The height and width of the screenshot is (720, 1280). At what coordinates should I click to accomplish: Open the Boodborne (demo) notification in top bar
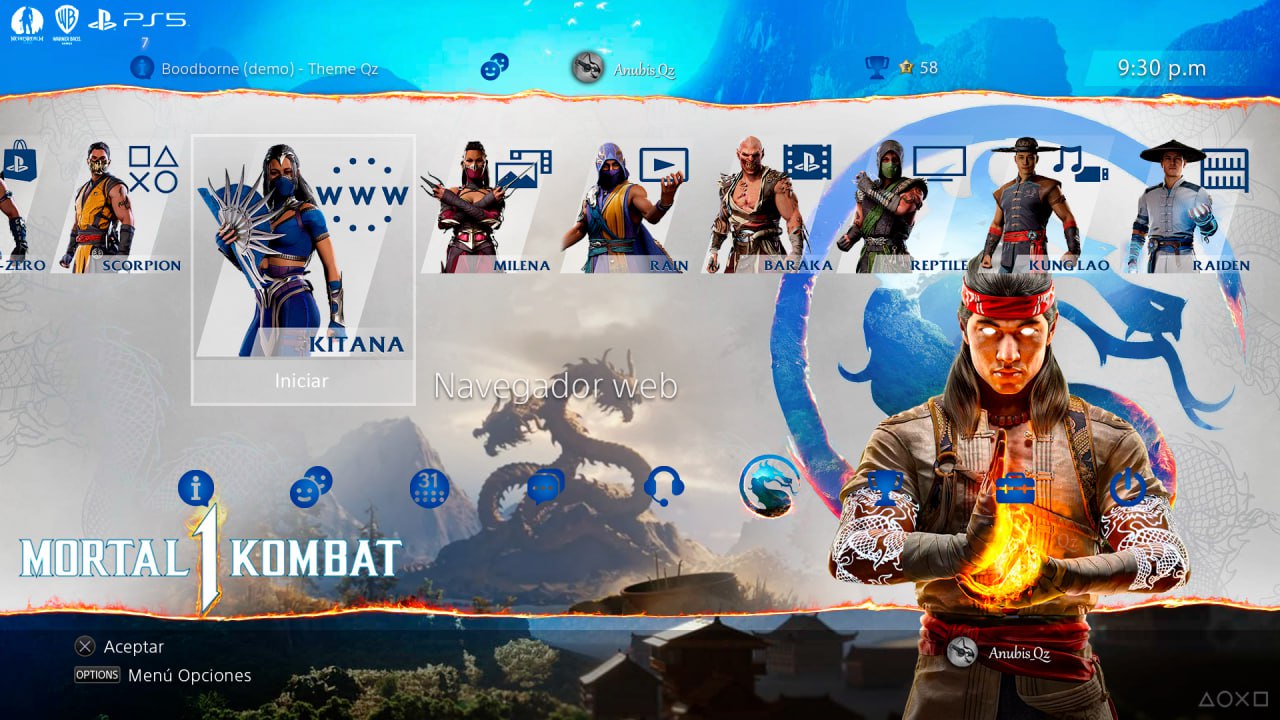tap(255, 69)
